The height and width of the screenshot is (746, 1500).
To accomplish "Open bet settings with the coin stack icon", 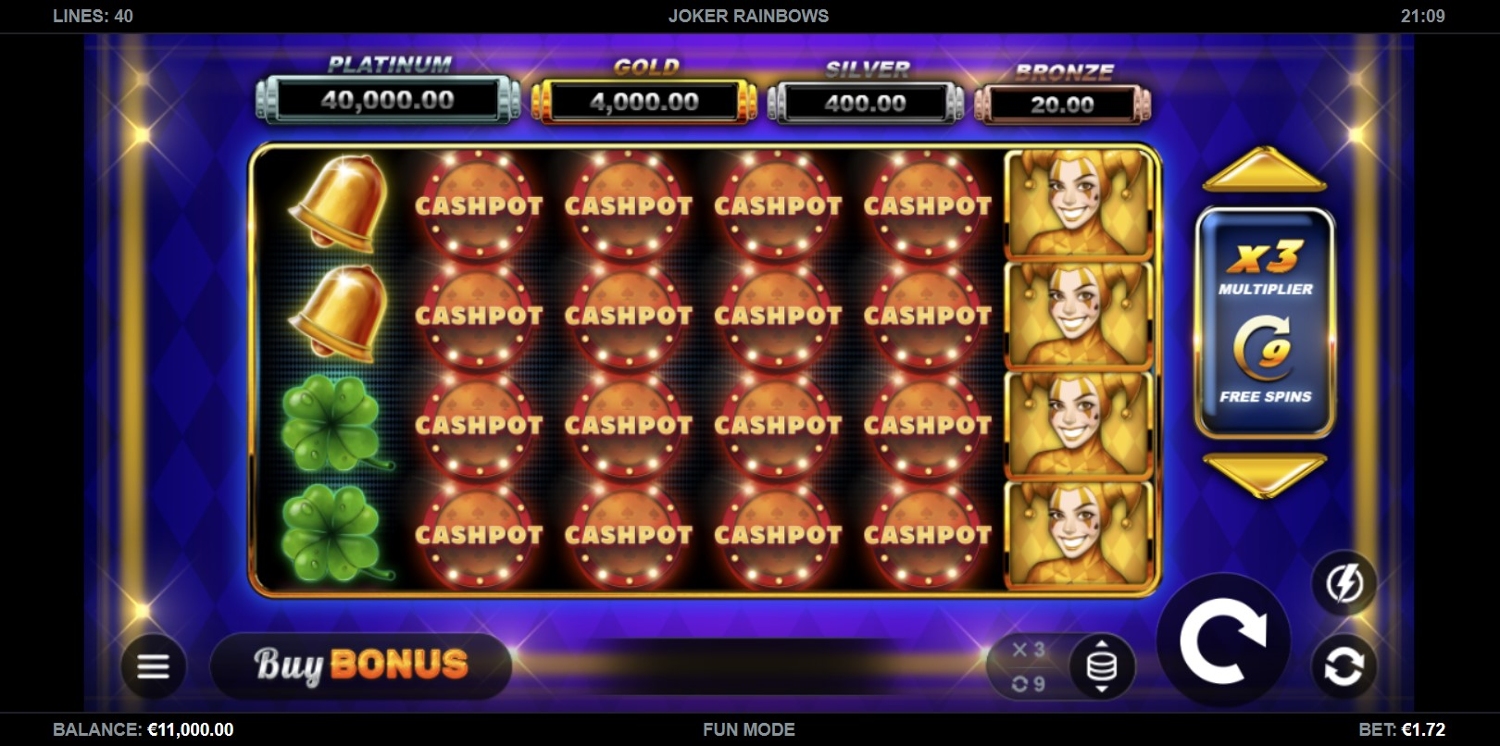I will (x=1101, y=667).
